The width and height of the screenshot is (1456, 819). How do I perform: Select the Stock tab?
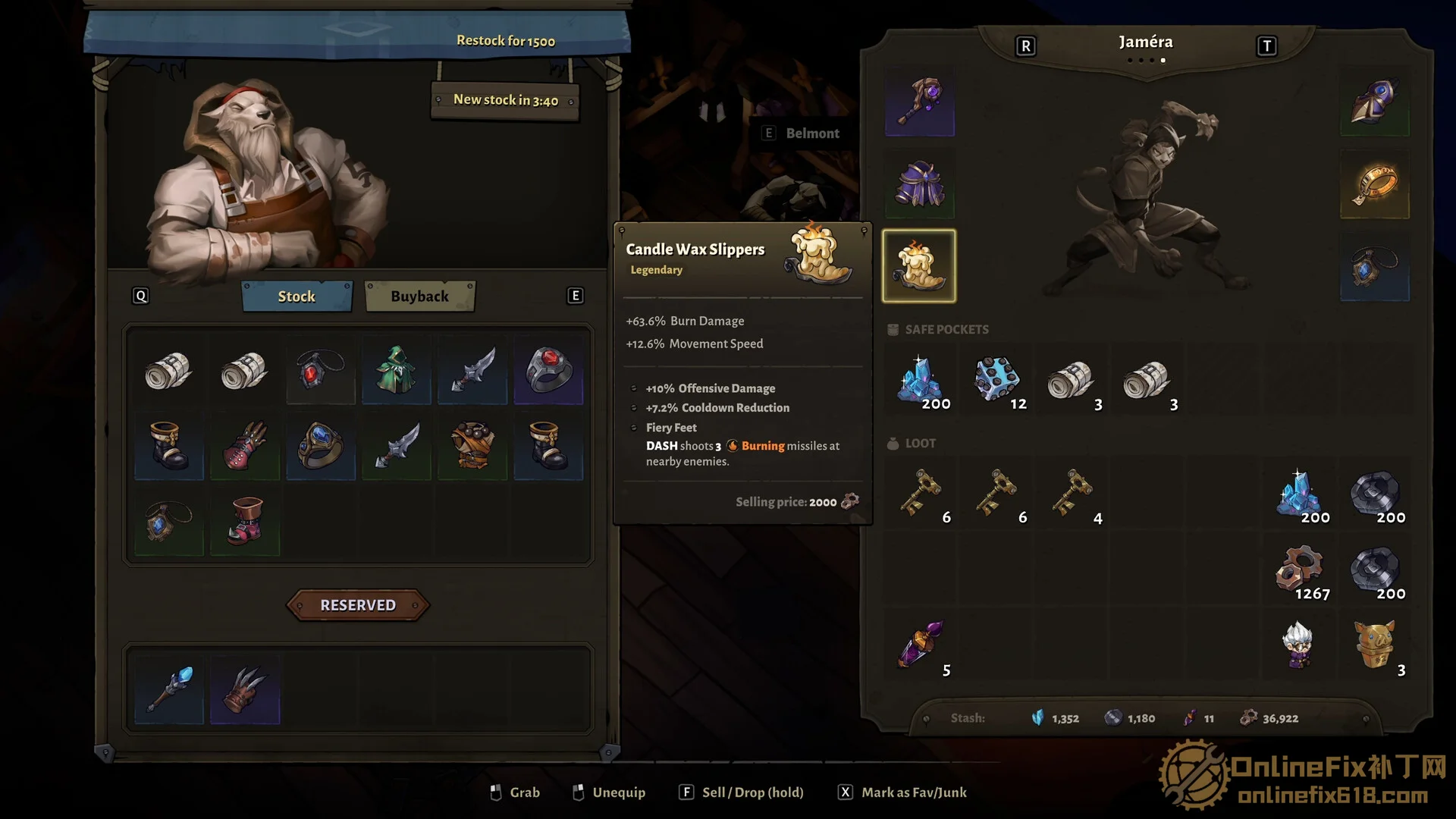(x=297, y=297)
